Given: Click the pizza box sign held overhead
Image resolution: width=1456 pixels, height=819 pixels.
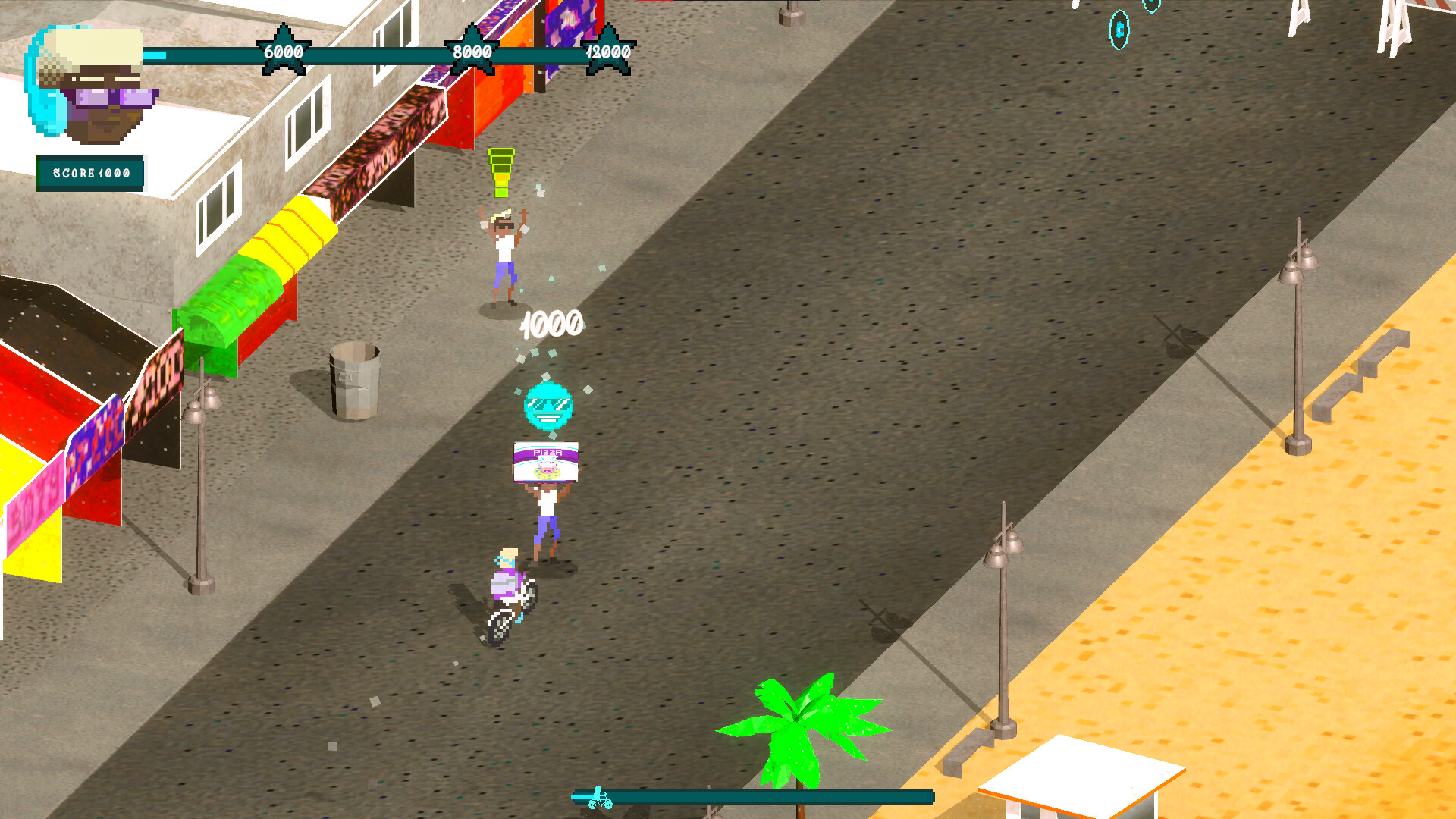Looking at the screenshot, I should (x=544, y=461).
